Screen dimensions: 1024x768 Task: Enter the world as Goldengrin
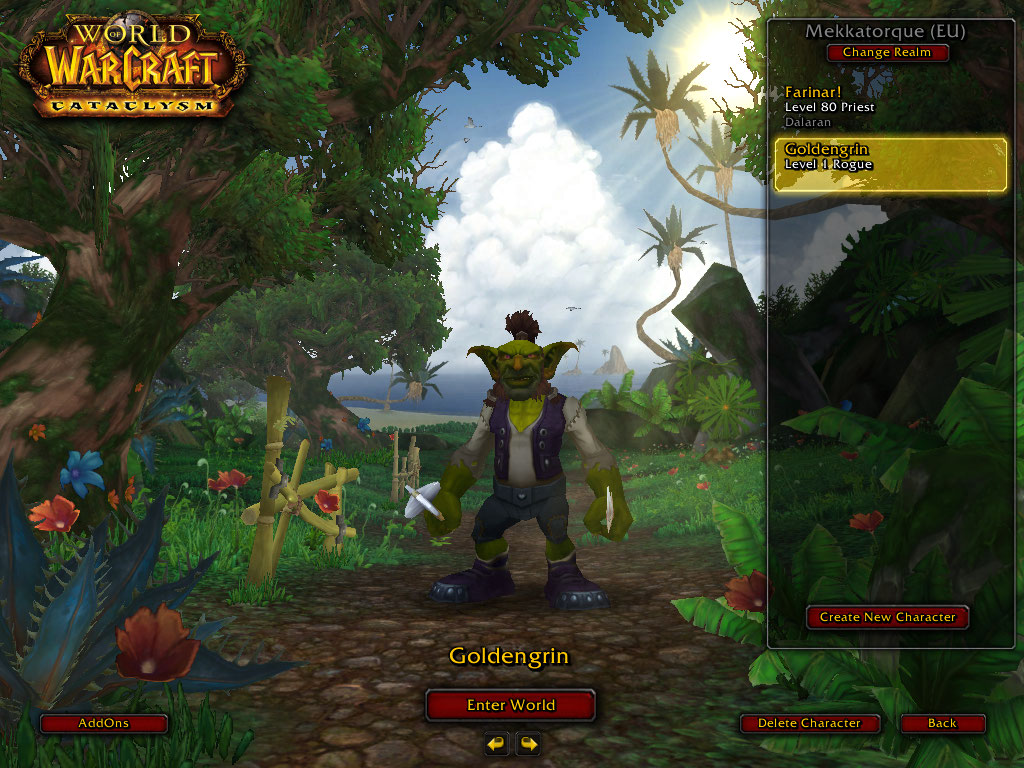[x=510, y=705]
